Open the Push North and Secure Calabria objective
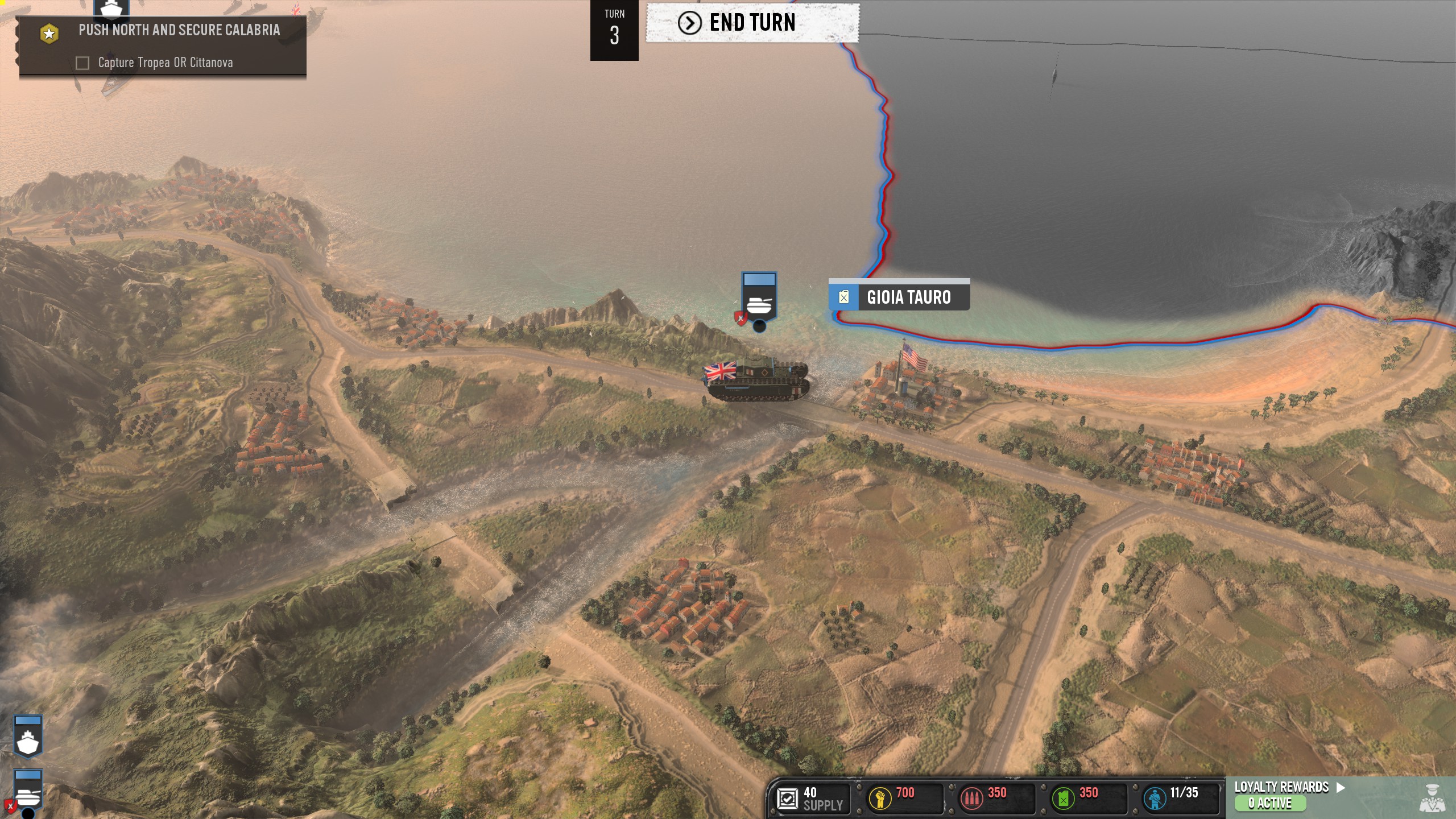Image resolution: width=1456 pixels, height=819 pixels. (x=179, y=30)
